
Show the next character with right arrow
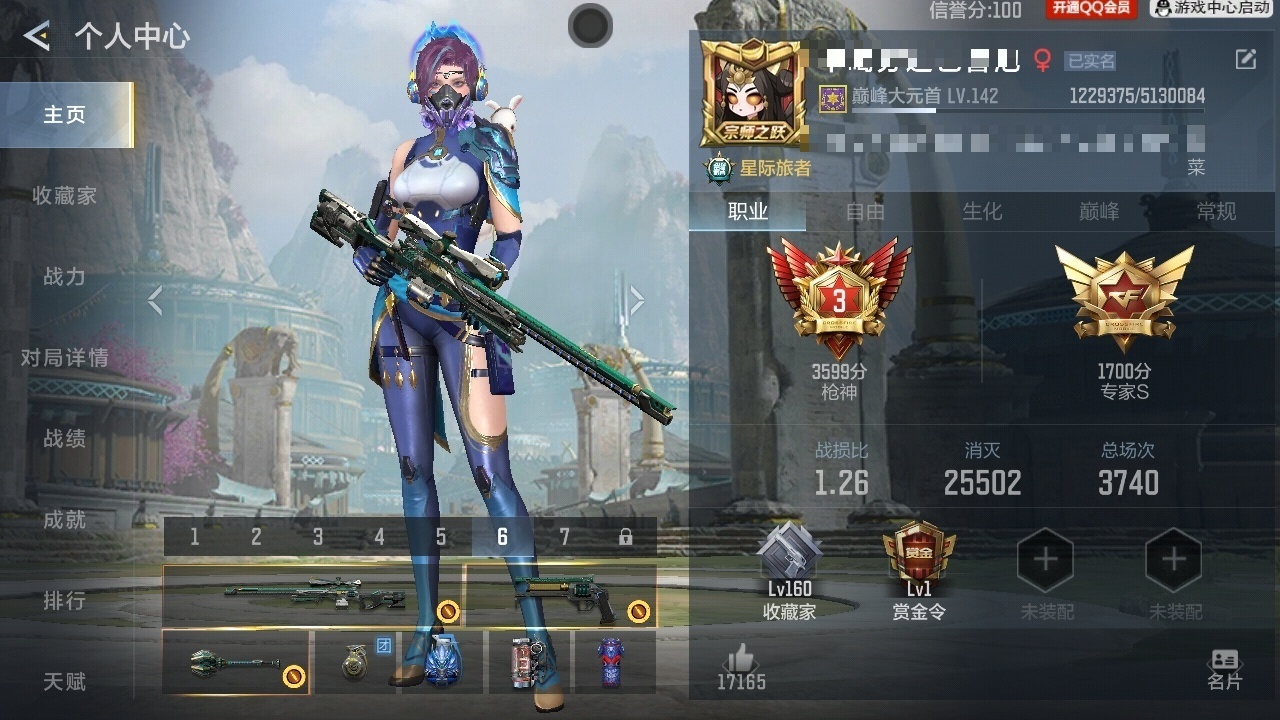(636, 300)
